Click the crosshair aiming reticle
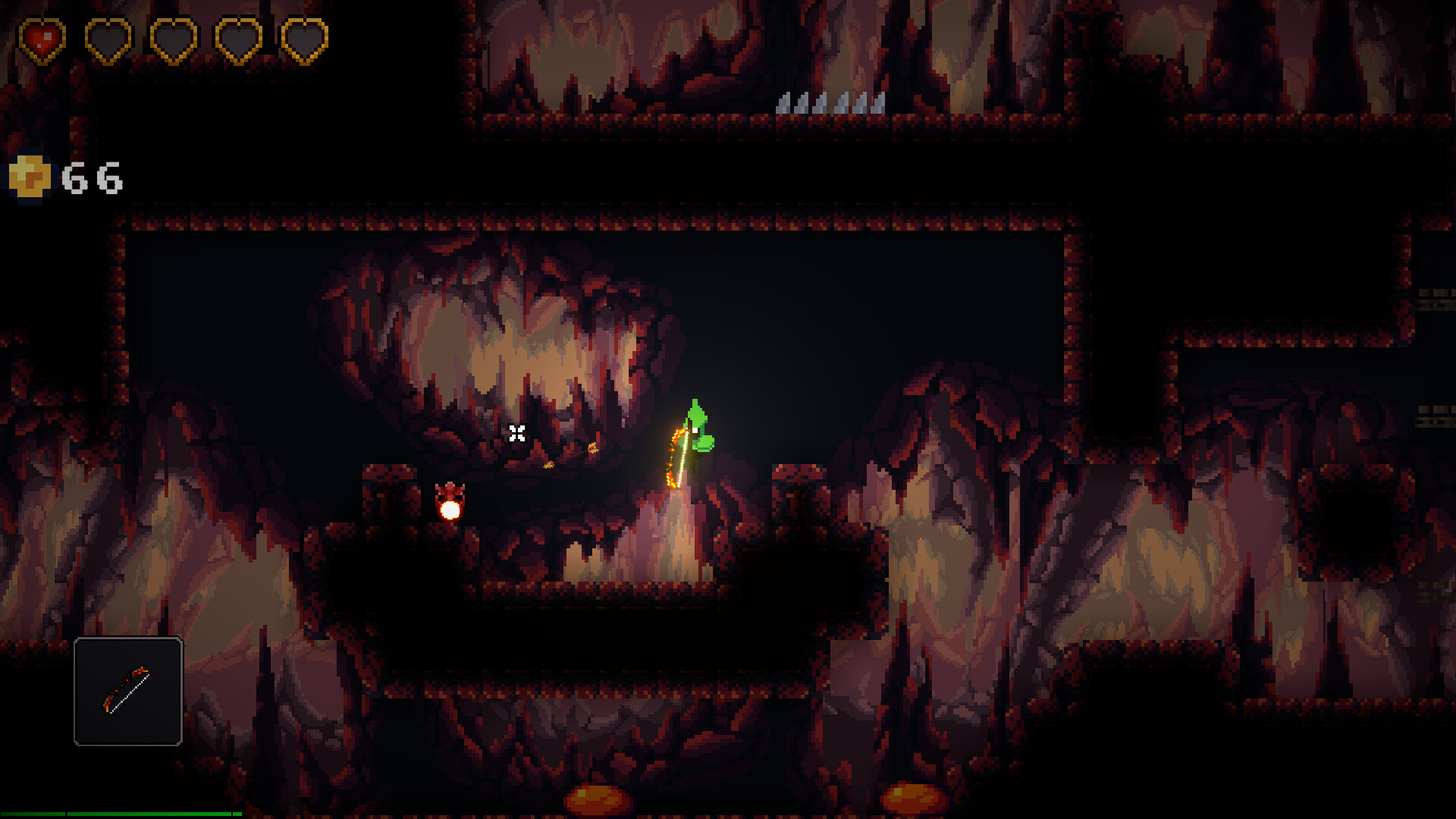 pyautogui.click(x=518, y=435)
